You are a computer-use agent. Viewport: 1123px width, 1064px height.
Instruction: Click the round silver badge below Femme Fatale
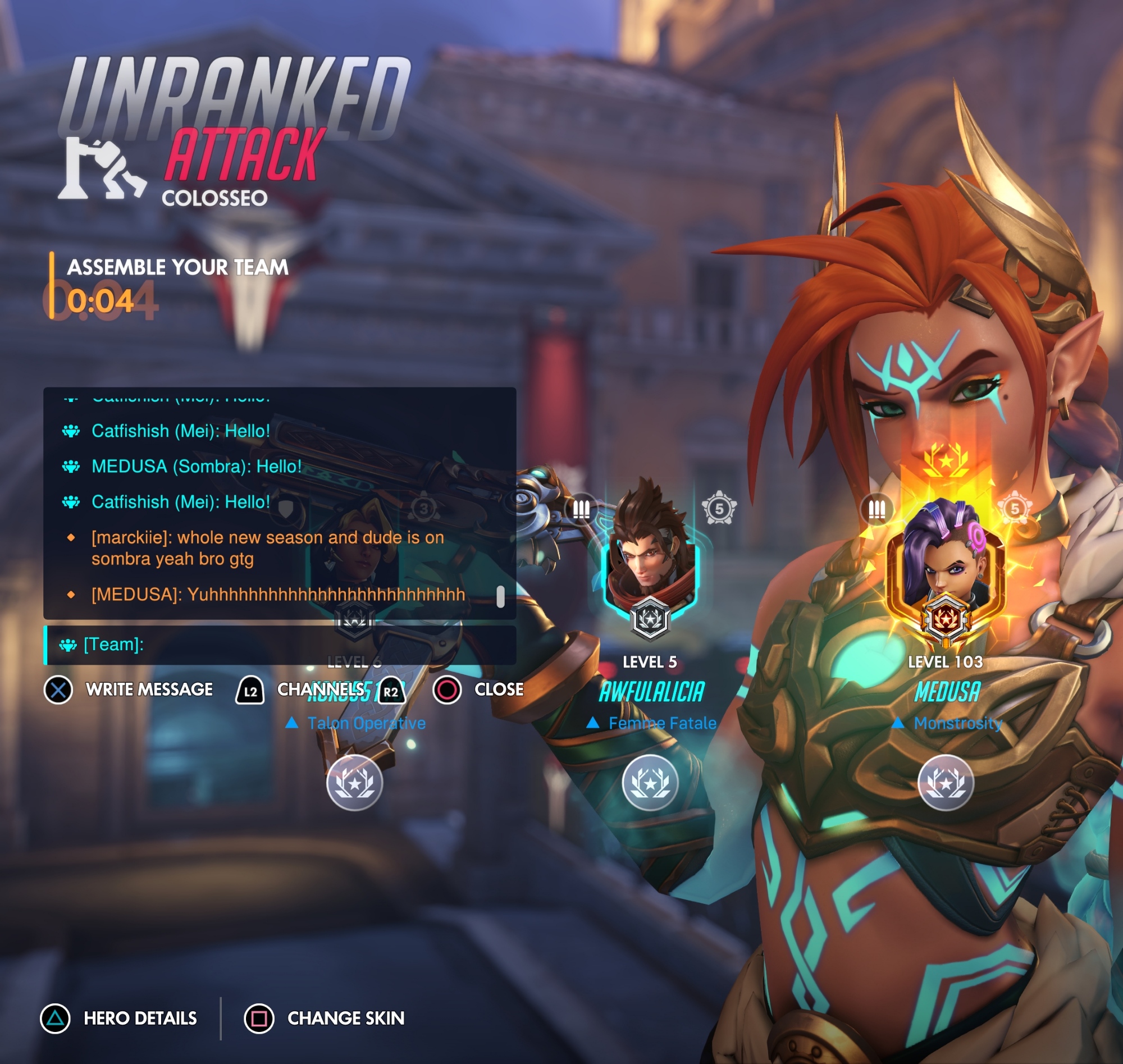coord(650,783)
